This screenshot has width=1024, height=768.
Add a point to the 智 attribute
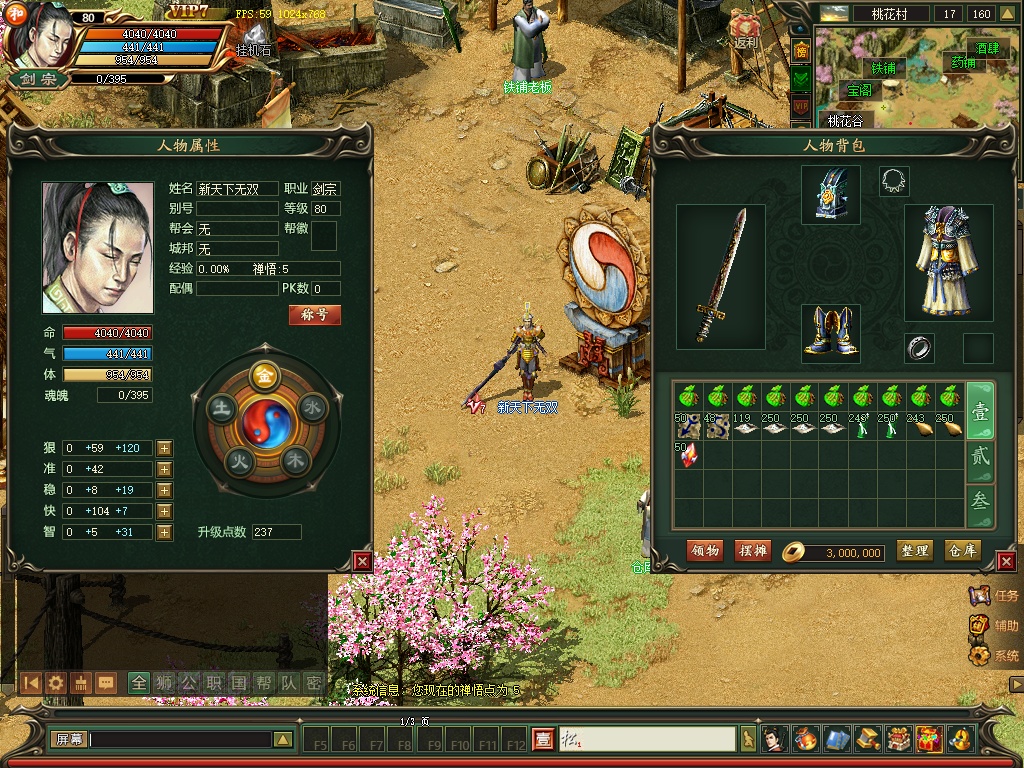165,532
